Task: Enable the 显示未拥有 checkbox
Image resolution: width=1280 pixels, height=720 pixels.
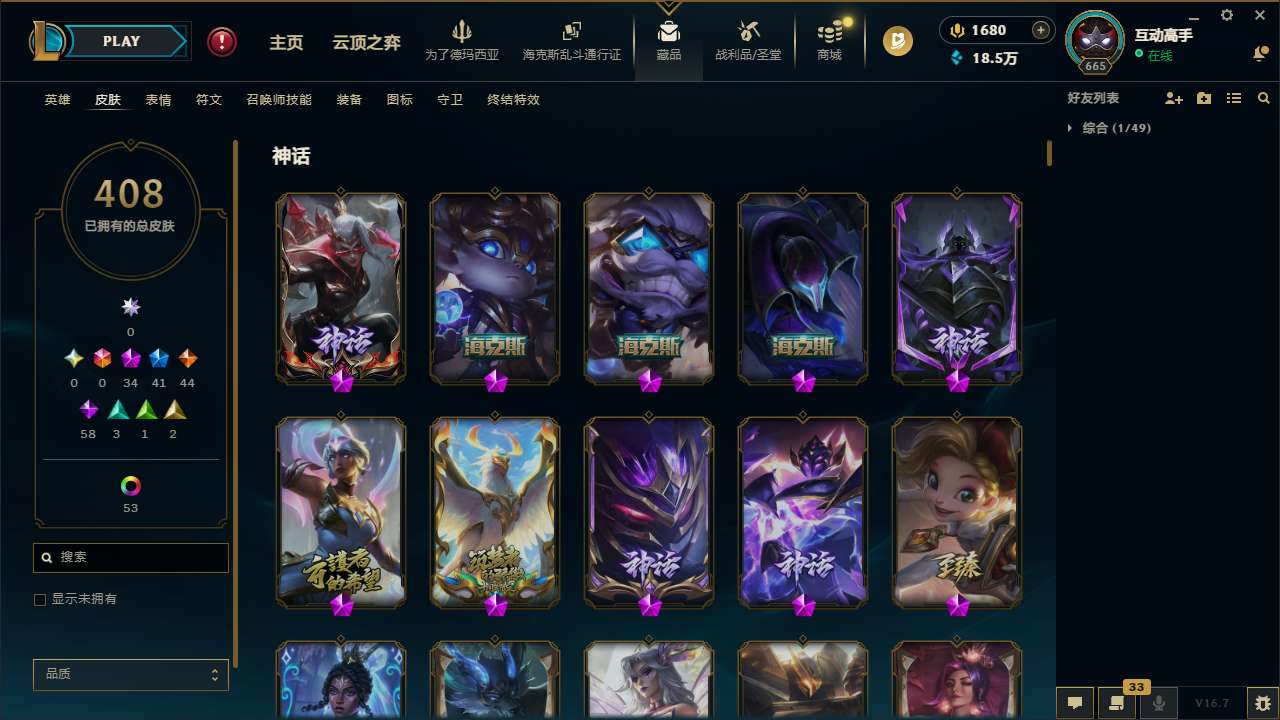Action: [40, 599]
